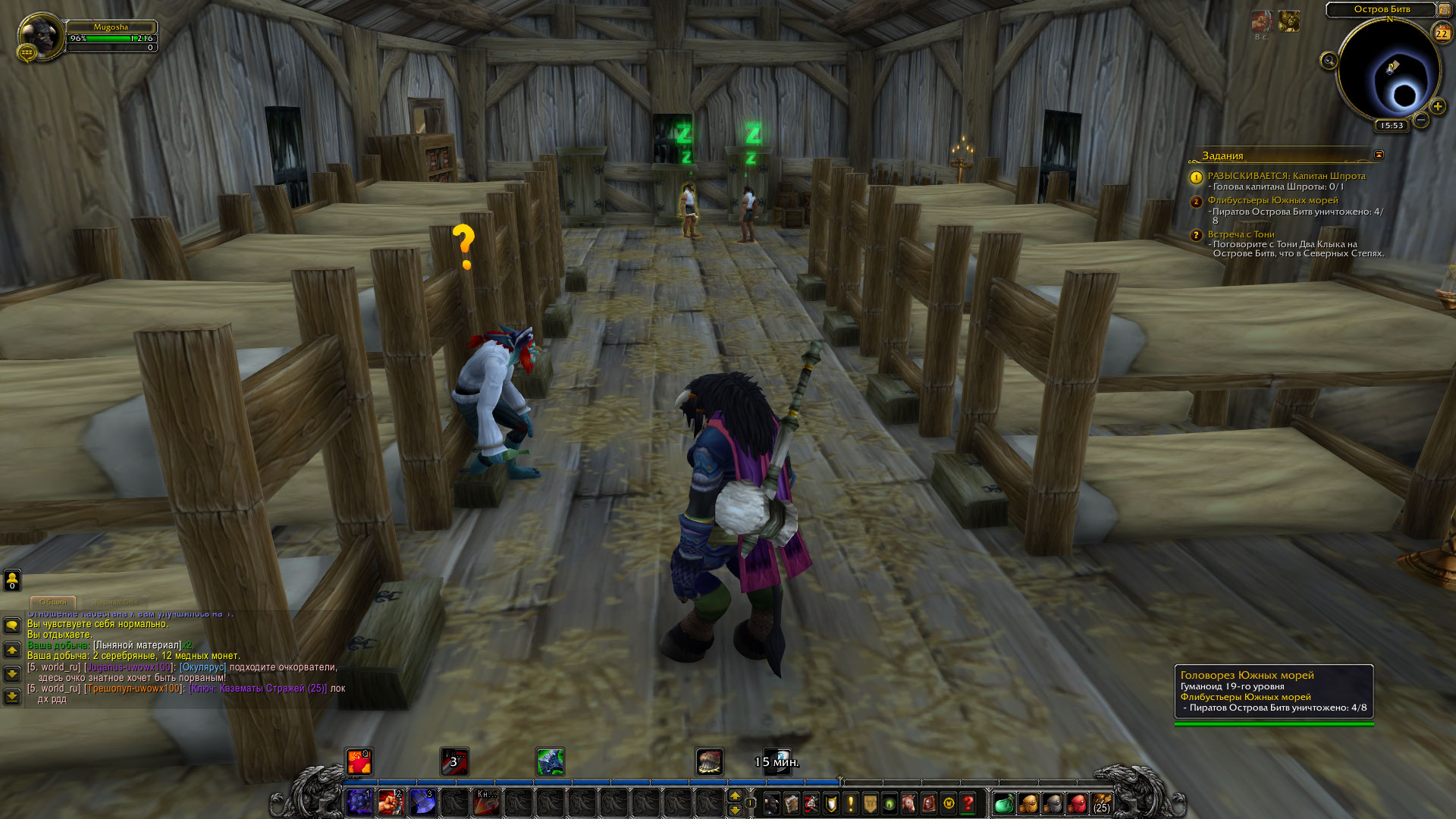Open the chat menu speech bubble button
This screenshot has height=819, width=1456.
pos(12,626)
